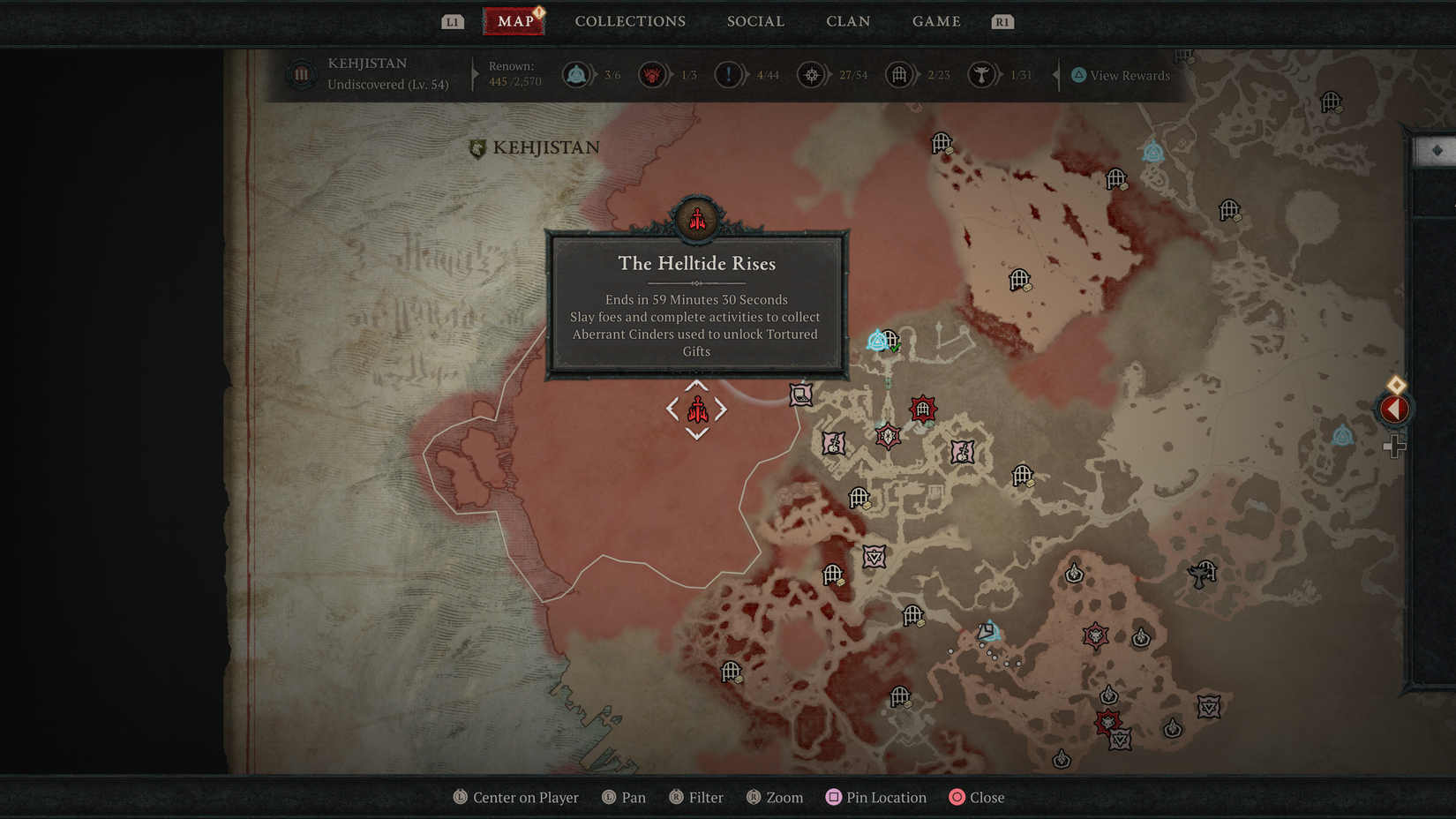Click the zoom plus icon on map edge
1456x819 pixels.
click(1396, 447)
